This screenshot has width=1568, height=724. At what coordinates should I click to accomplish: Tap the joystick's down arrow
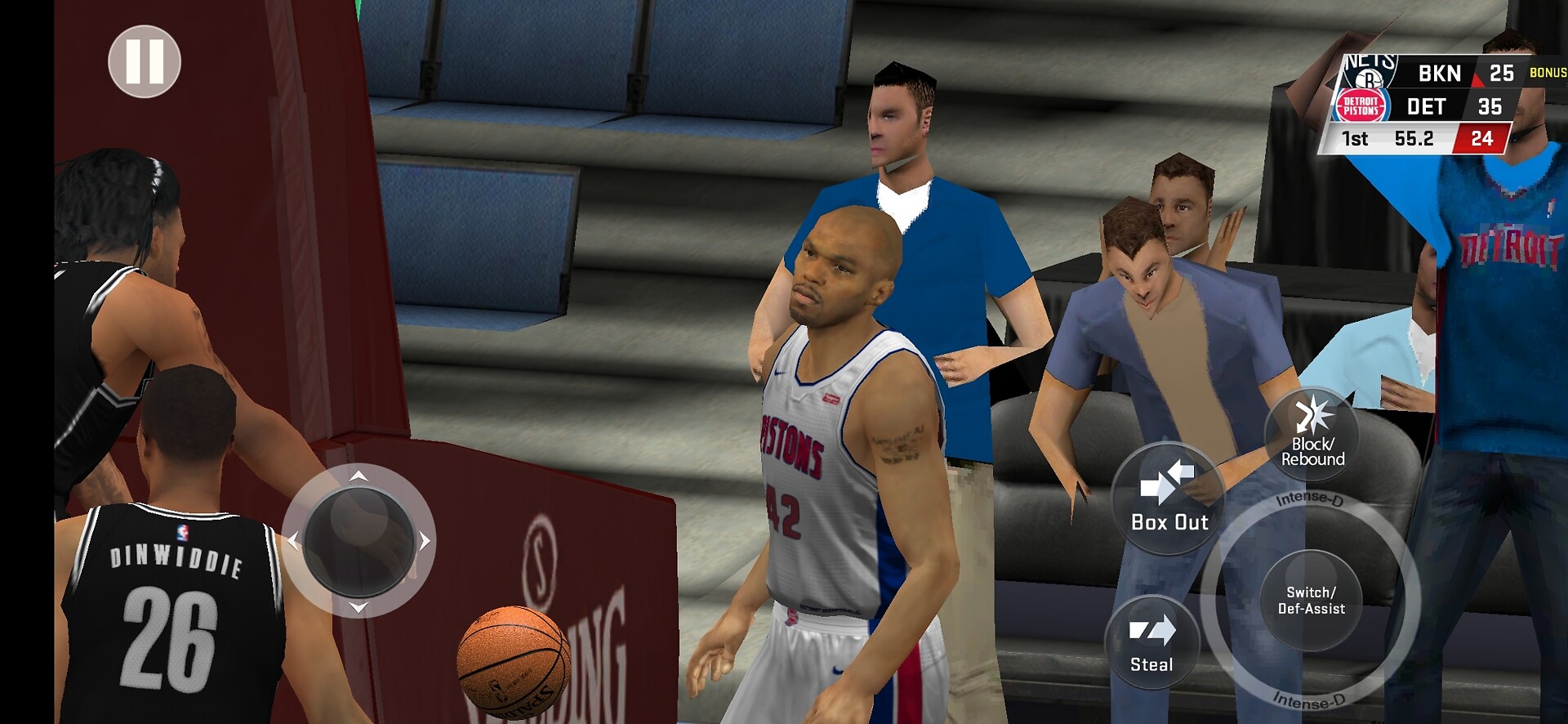[359, 607]
